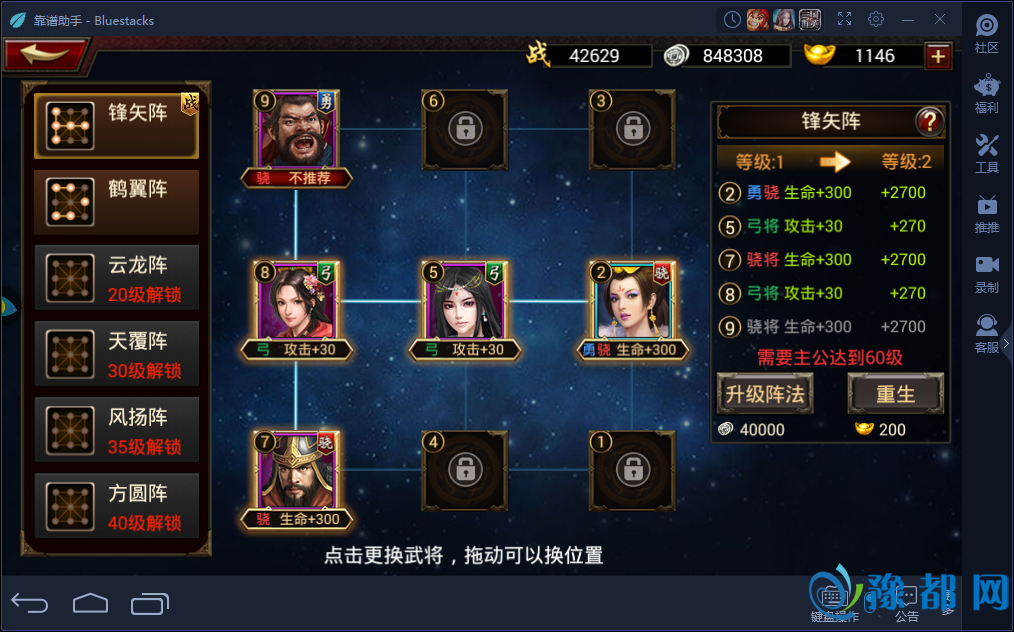The image size is (1014, 632).
Task: Select the bearded general in slot 9
Action: tap(296, 130)
